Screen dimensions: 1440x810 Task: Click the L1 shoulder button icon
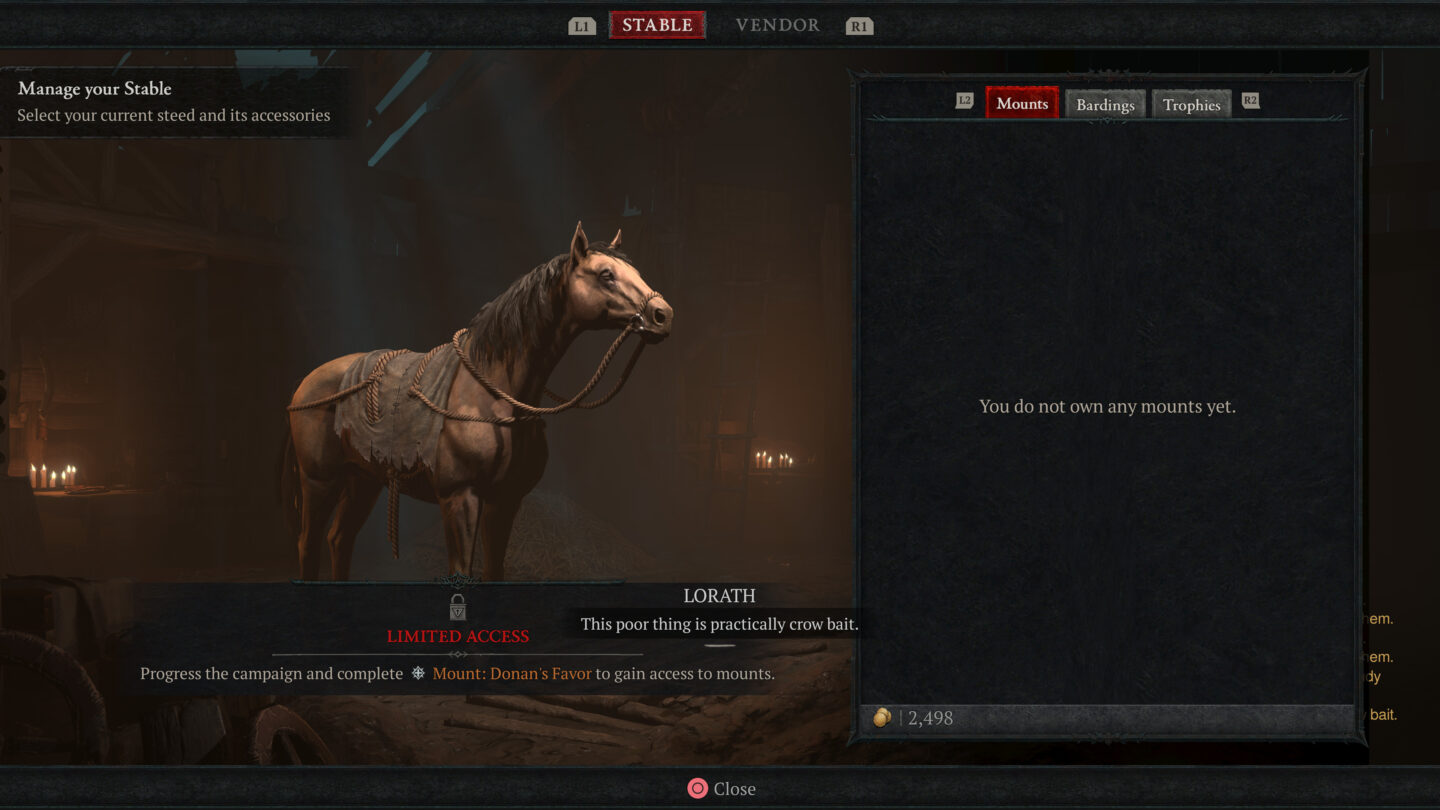click(581, 25)
